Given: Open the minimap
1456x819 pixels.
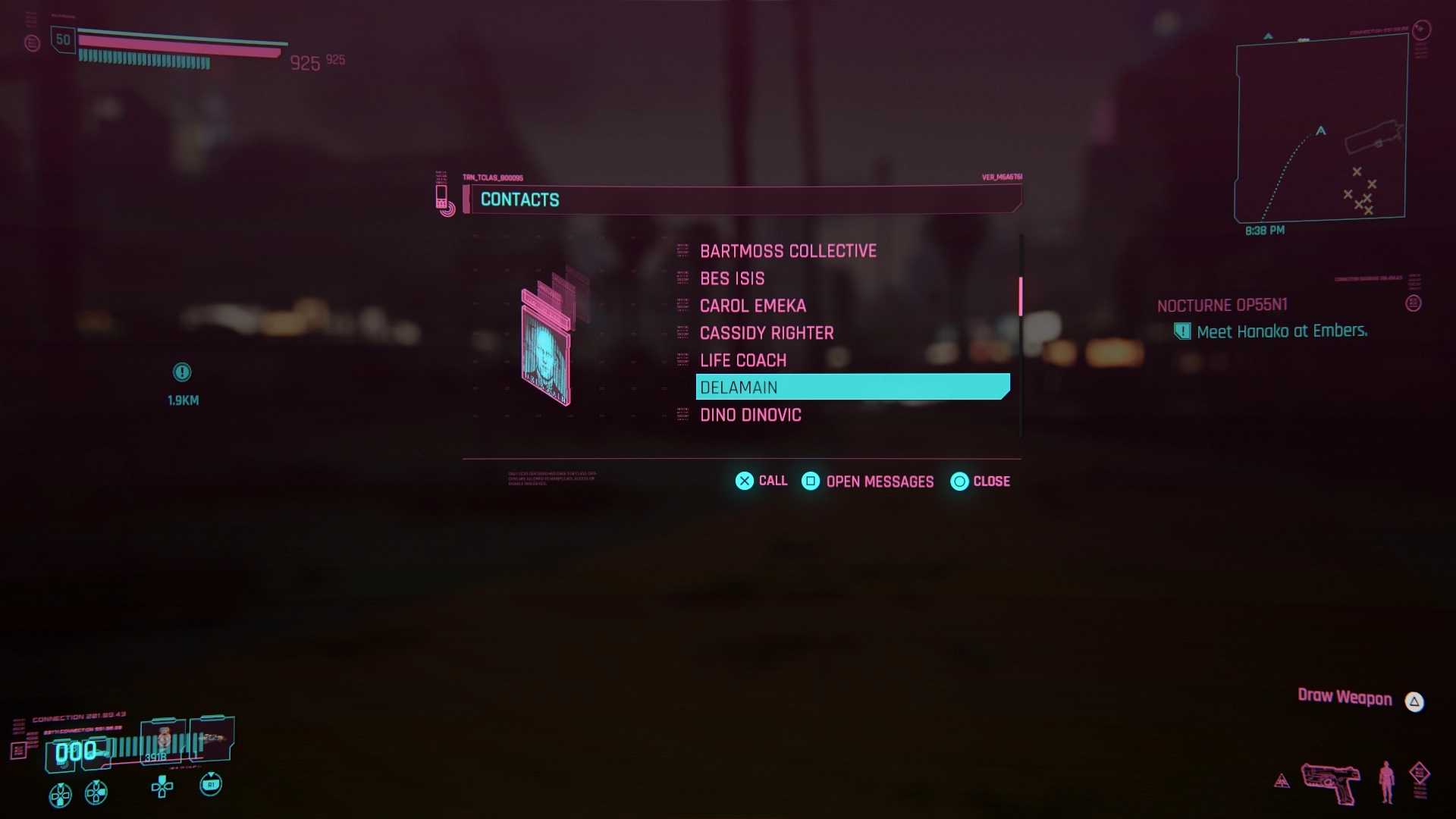Looking at the screenshot, I should tap(1320, 129).
